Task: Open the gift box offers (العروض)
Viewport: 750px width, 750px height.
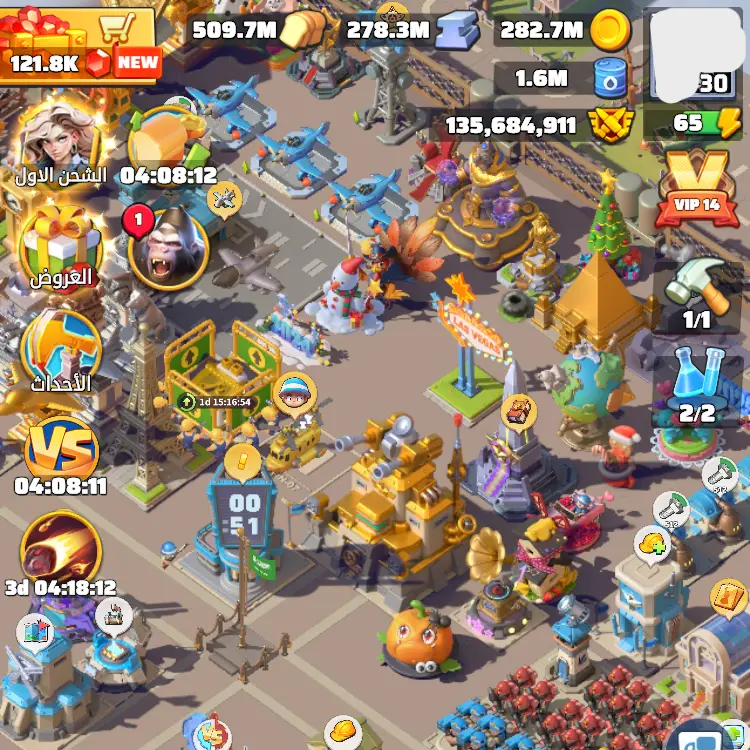Action: [58, 245]
